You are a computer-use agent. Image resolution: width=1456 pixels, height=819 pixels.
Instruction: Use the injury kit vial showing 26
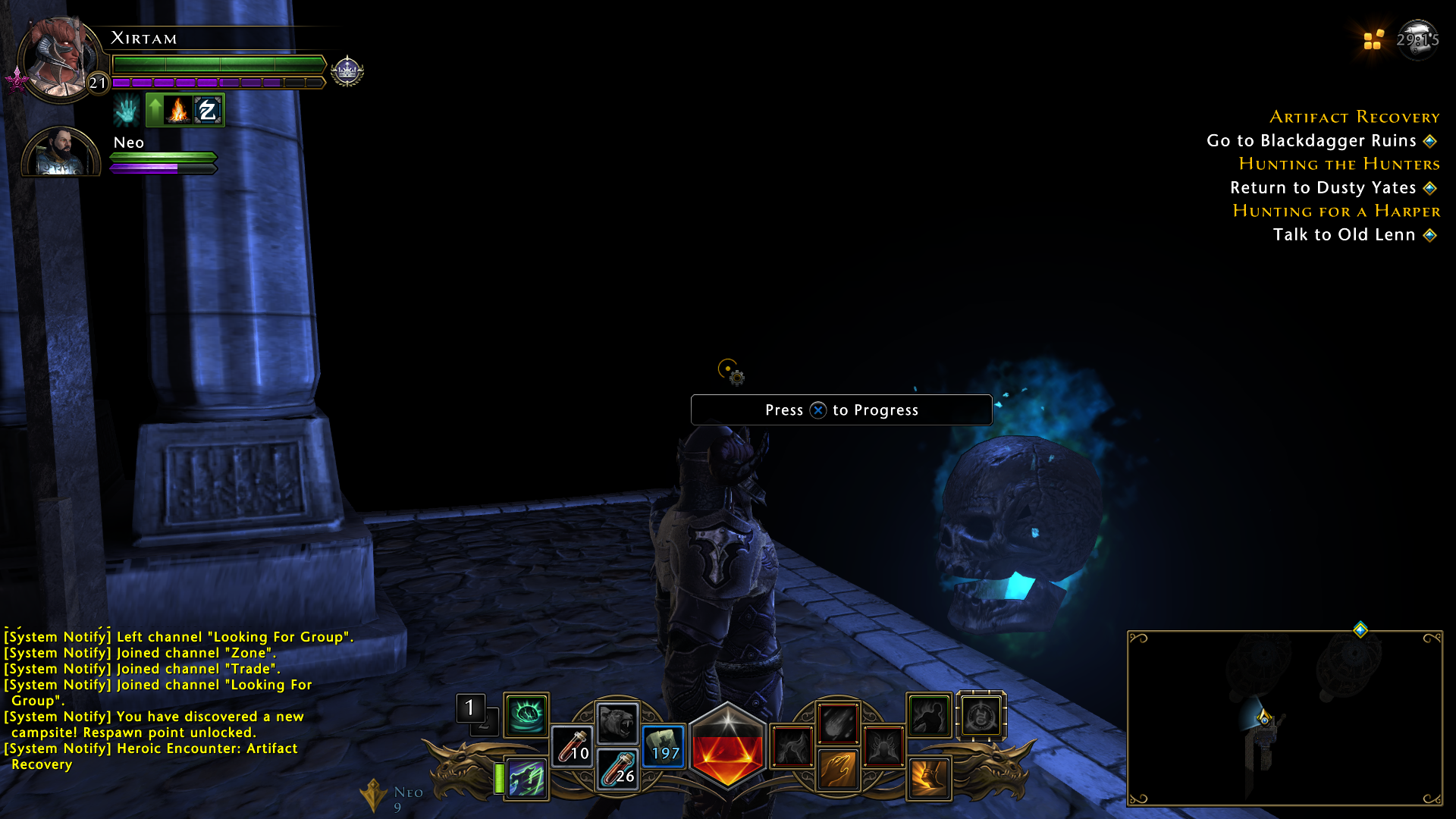pyautogui.click(x=618, y=770)
